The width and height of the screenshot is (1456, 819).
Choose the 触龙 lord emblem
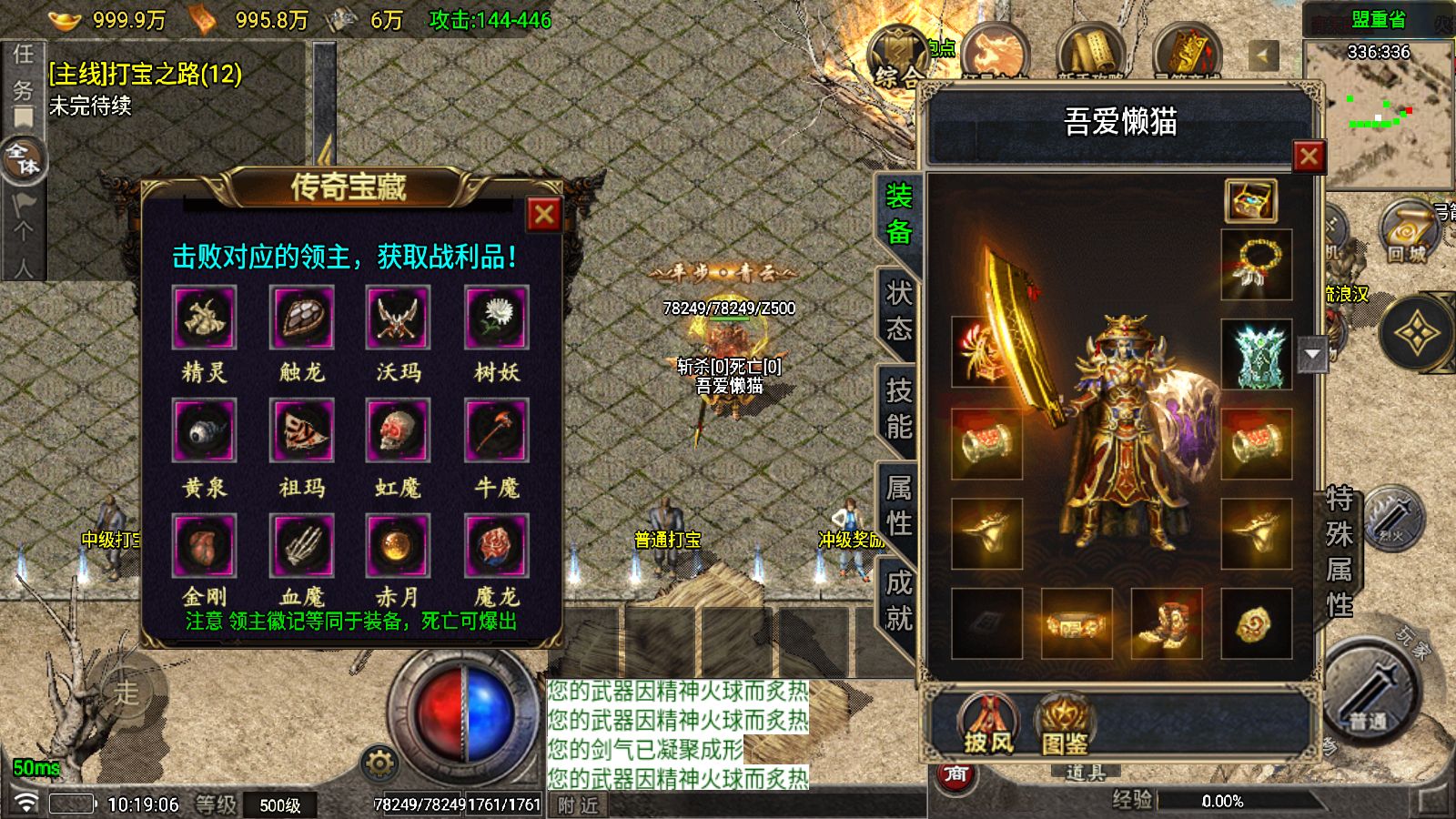(302, 318)
